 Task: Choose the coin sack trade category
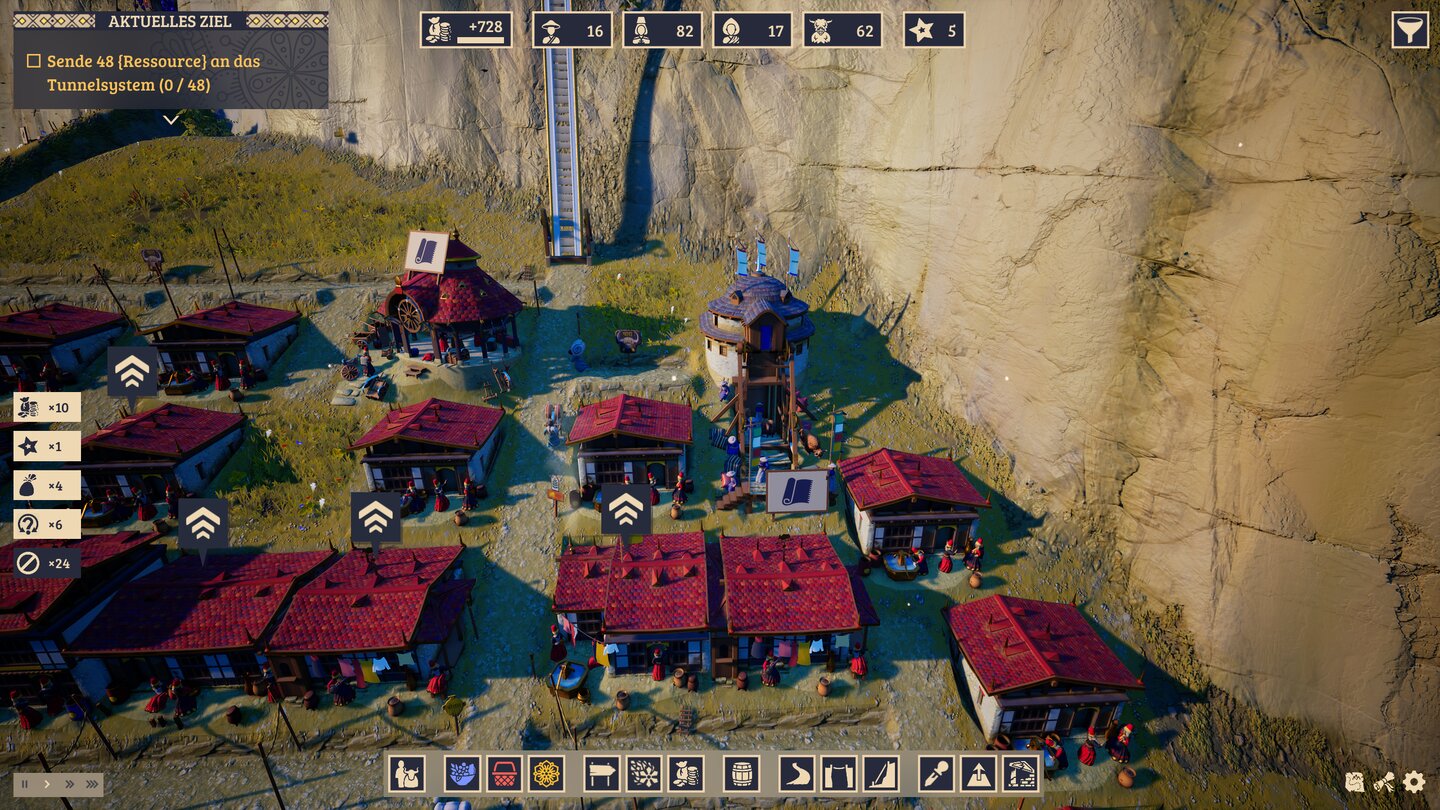click(x=686, y=774)
